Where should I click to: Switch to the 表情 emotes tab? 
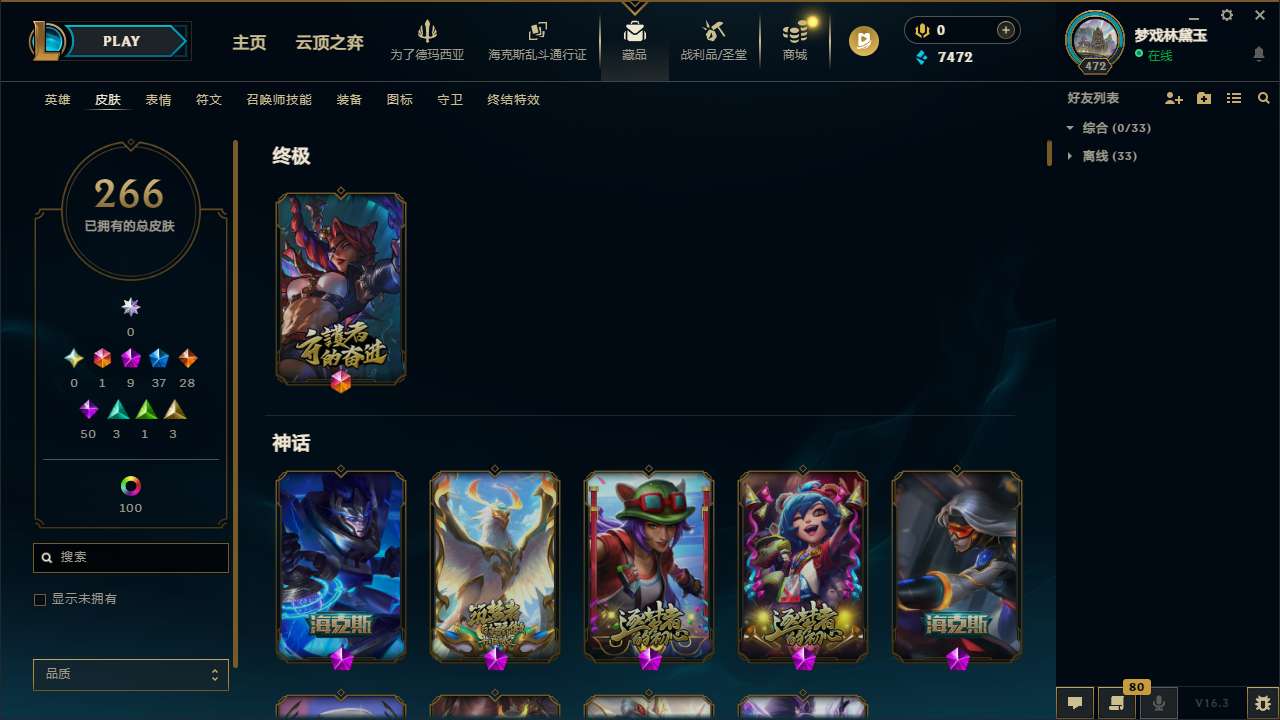coord(157,100)
